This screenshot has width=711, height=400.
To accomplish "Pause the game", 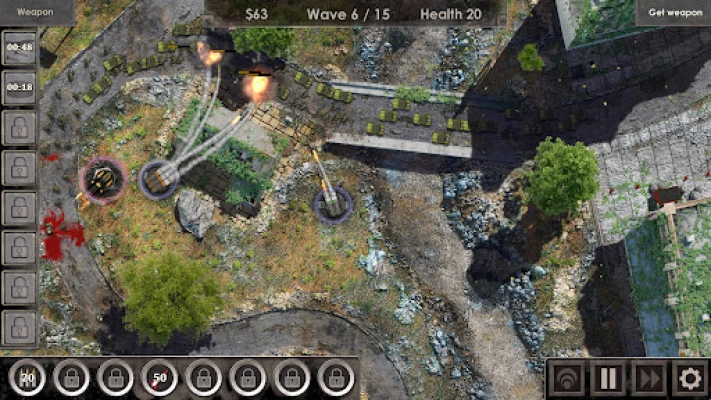I will click(x=607, y=379).
